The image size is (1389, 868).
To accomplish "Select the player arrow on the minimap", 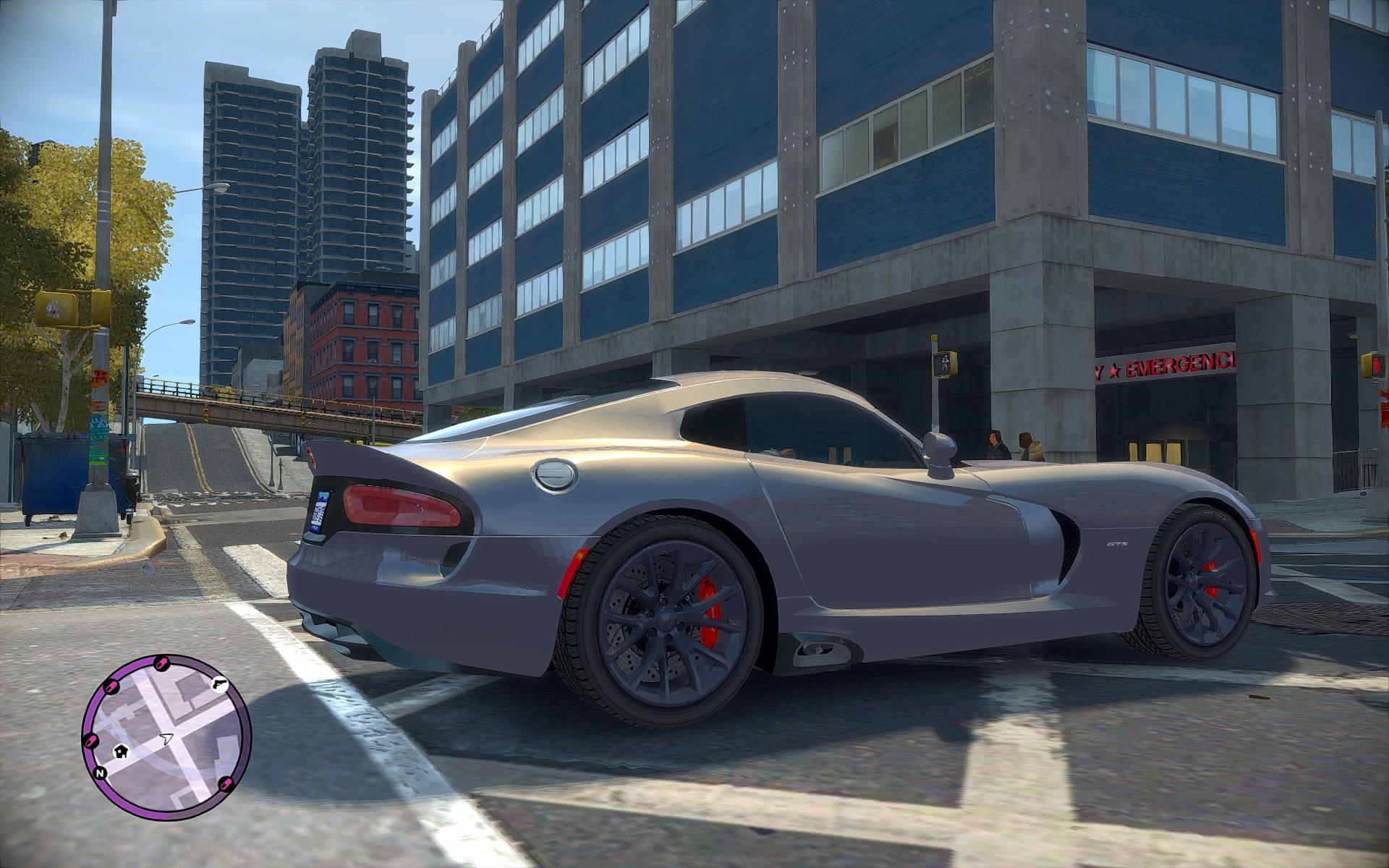I will point(169,739).
